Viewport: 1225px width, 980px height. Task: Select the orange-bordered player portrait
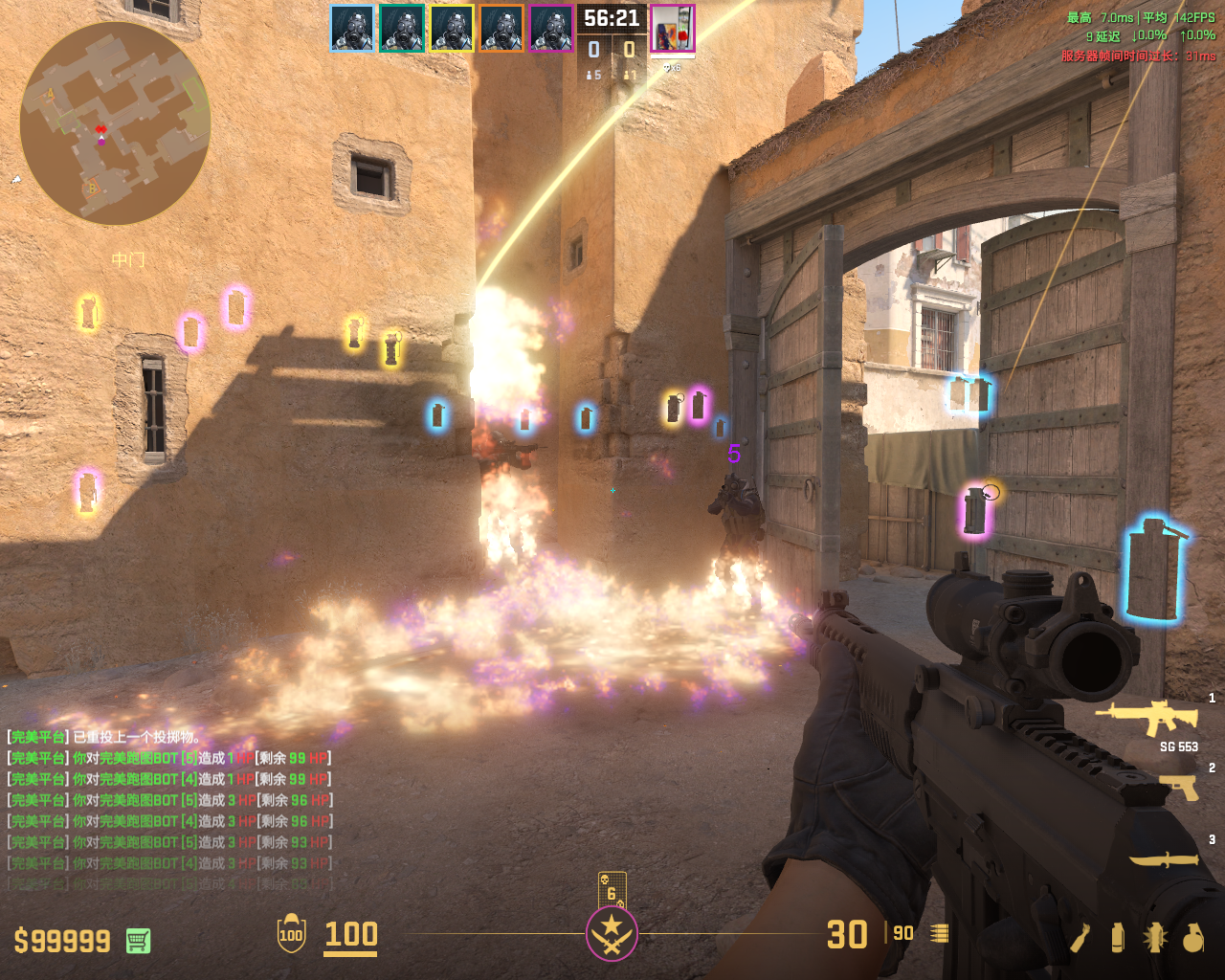501,28
